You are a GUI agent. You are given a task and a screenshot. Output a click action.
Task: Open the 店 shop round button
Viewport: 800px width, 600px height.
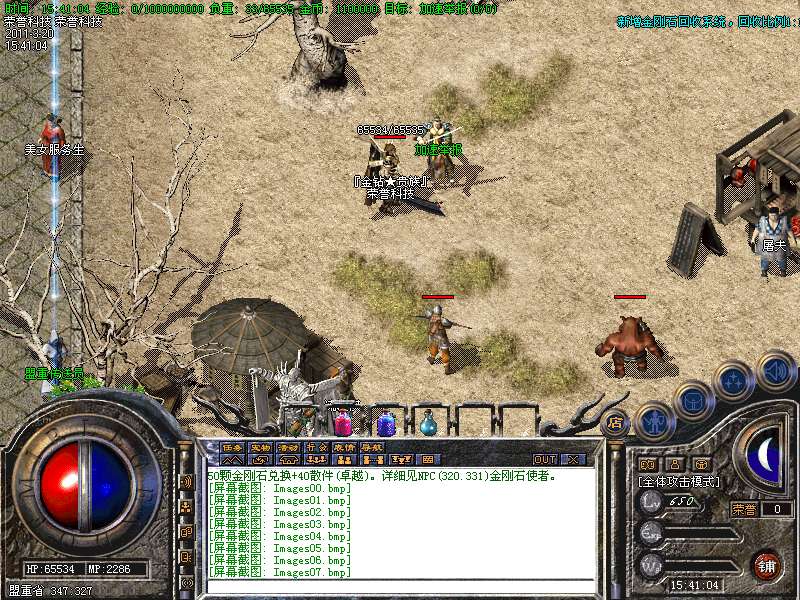[615, 423]
